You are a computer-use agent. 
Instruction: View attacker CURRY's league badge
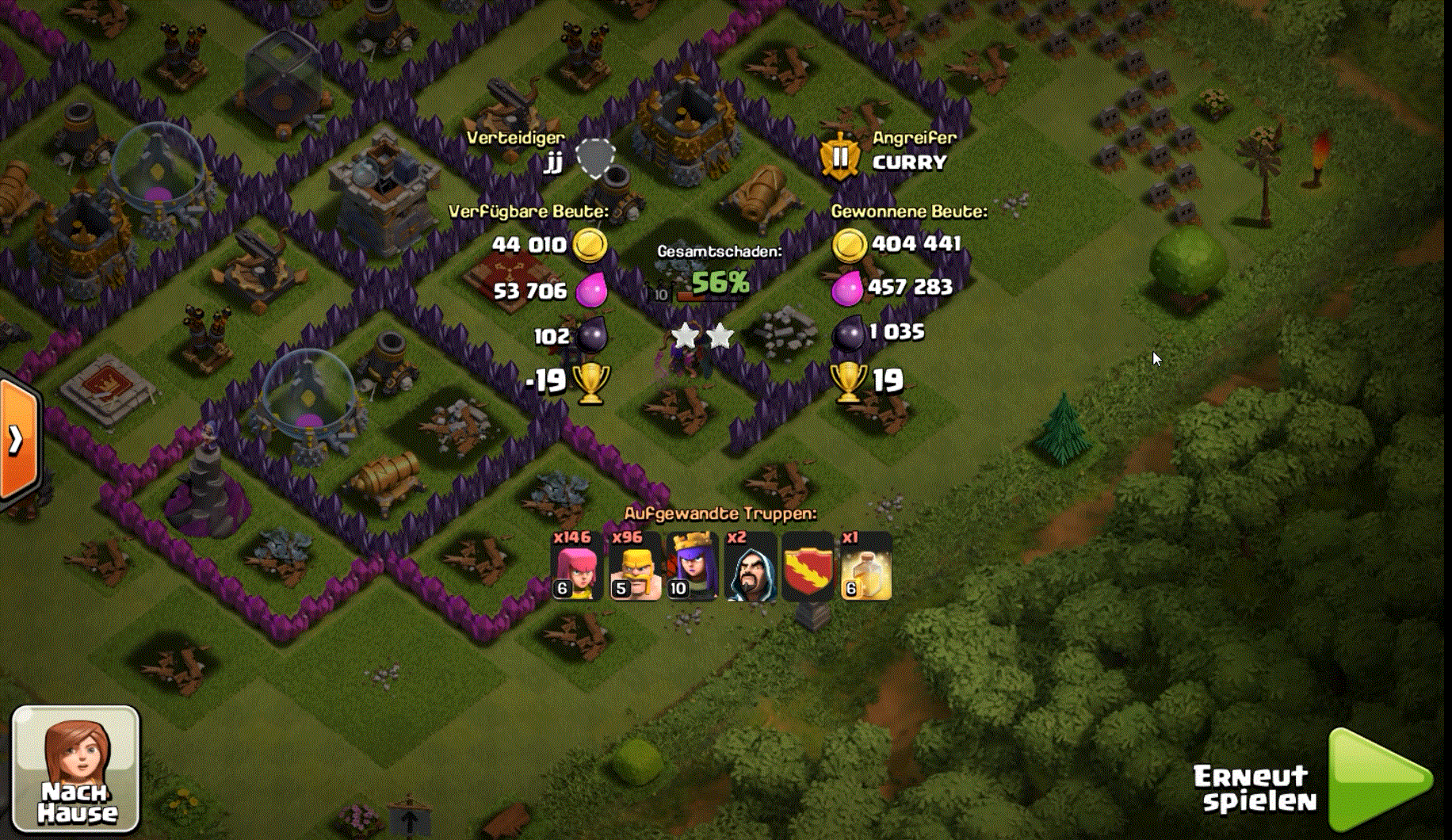pyautogui.click(x=839, y=156)
